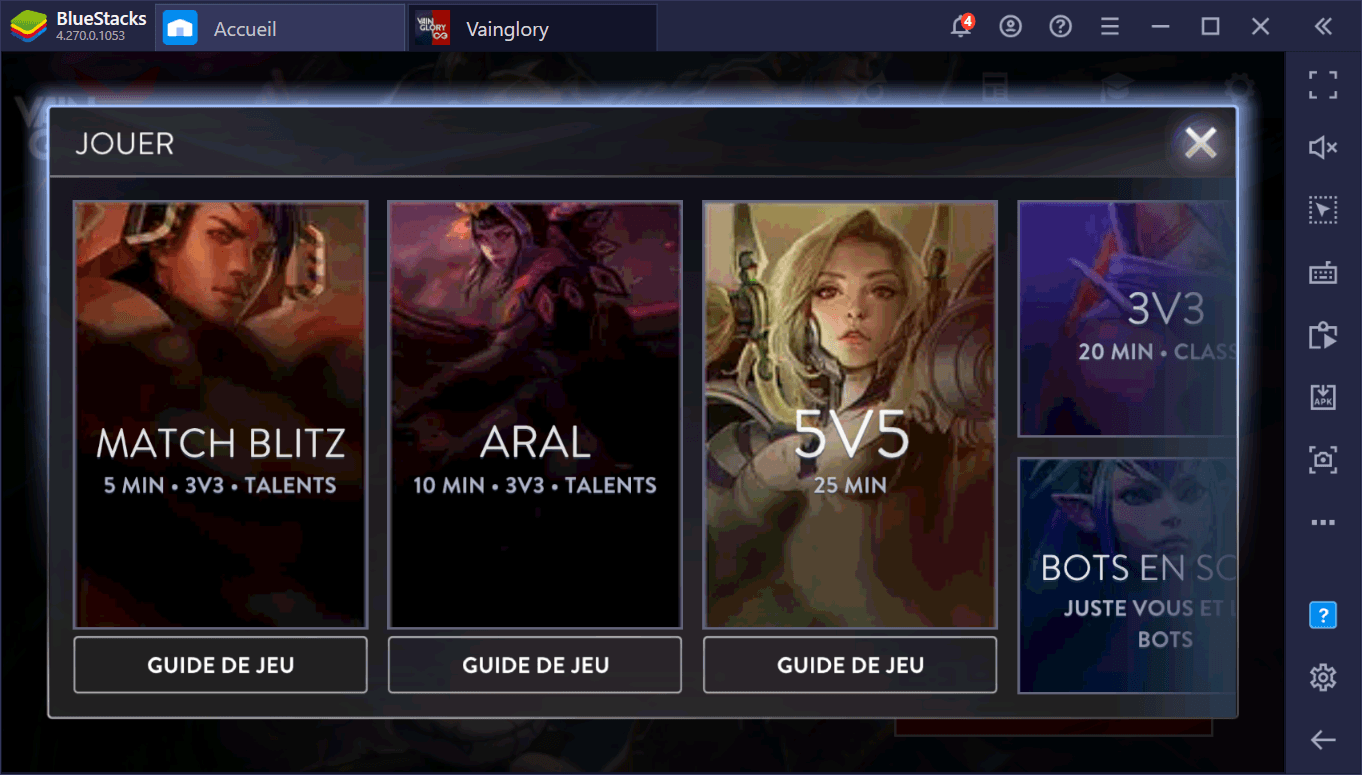The image size is (1362, 775).
Task: Open the hamburger menu
Action: click(1109, 27)
